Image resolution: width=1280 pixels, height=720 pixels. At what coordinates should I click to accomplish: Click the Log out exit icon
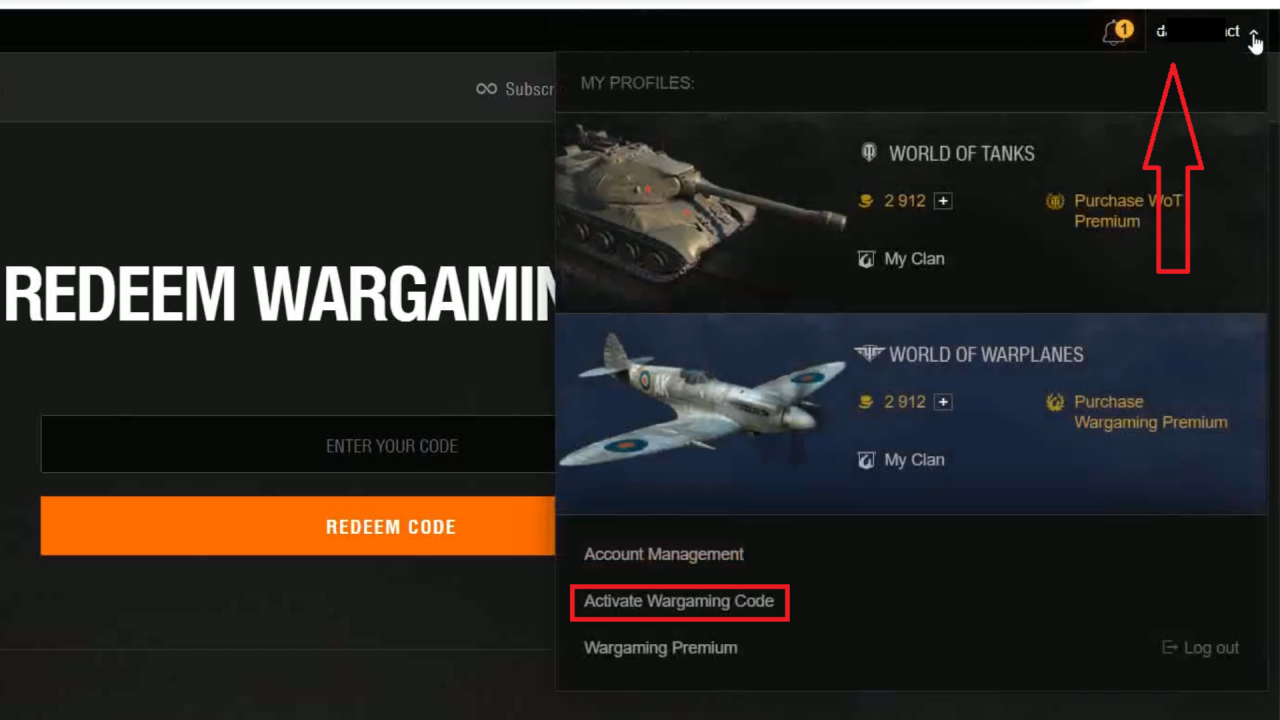point(1169,647)
